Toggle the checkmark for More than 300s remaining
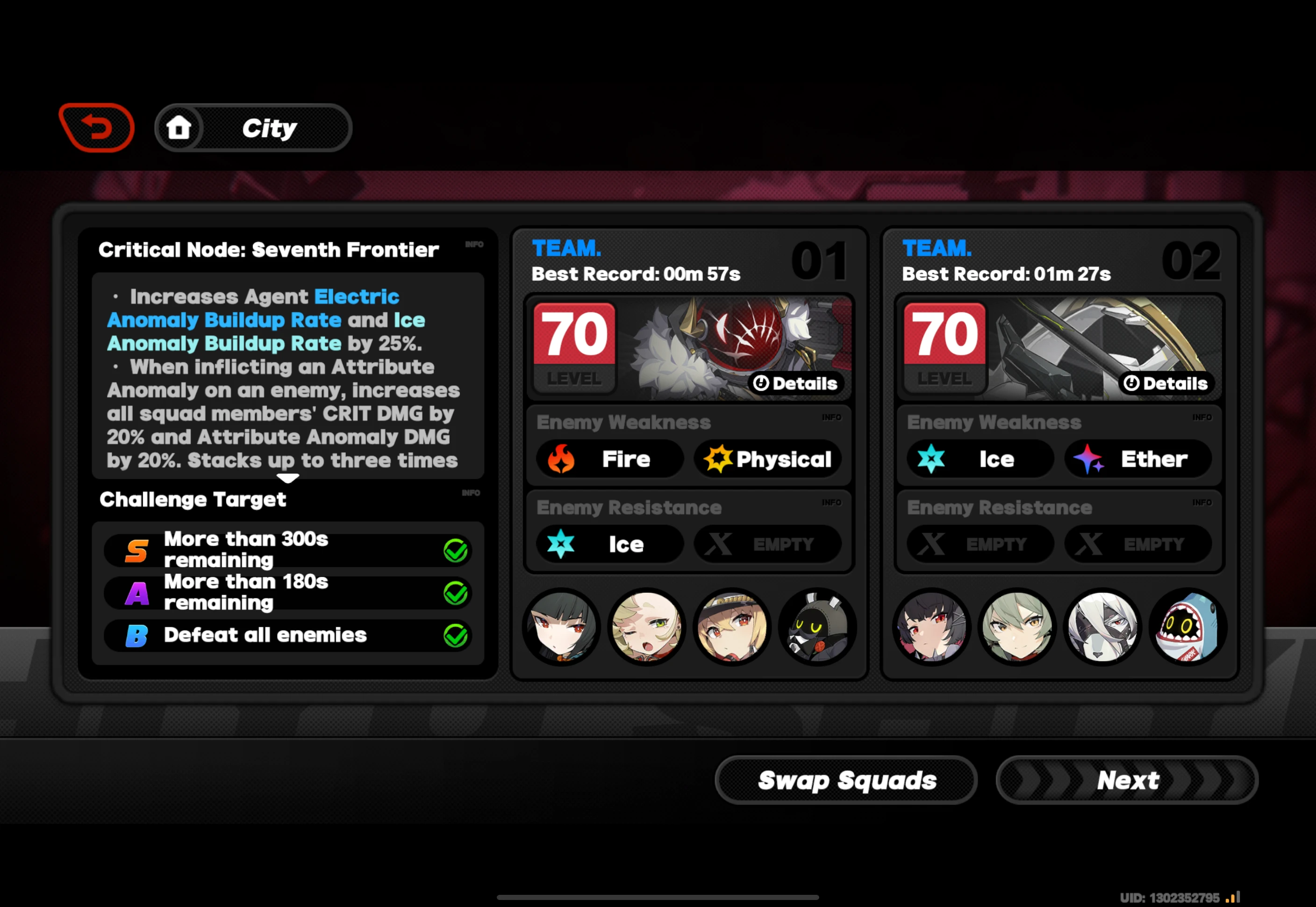 coord(456,549)
